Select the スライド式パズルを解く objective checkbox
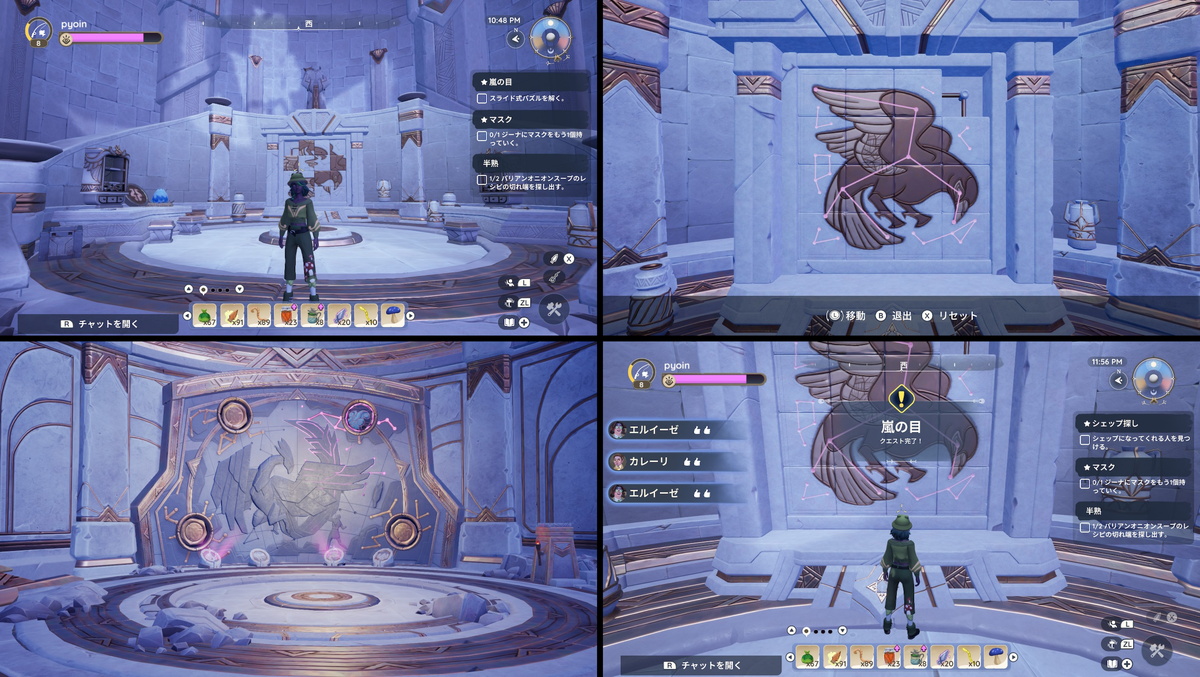This screenshot has width=1200, height=677. pos(482,98)
